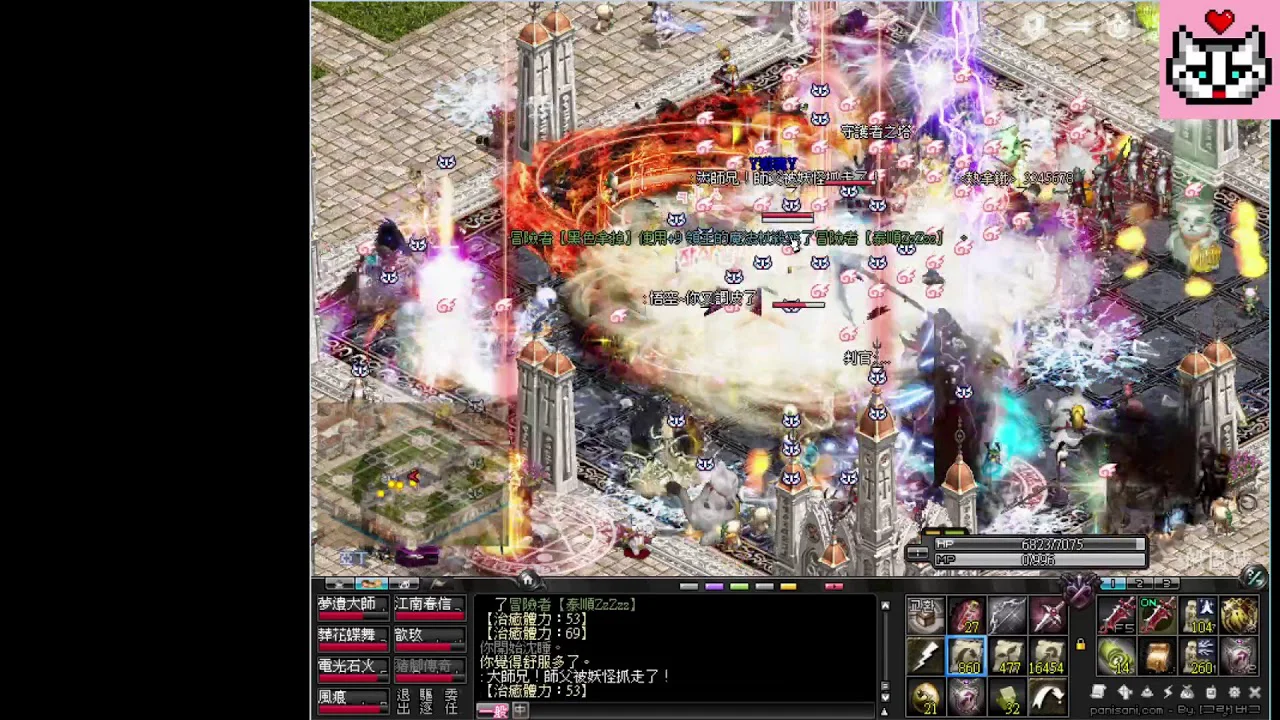Image resolution: width=1280 pixels, height=720 pixels.
Task: Click the red sword slot marked F5
Action: click(x=1118, y=616)
